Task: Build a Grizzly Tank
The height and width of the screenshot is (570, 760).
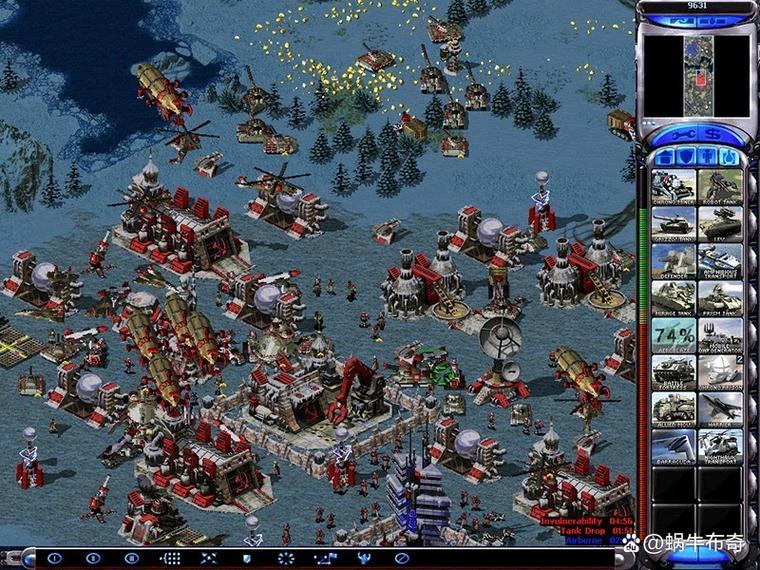Action: 673,223
